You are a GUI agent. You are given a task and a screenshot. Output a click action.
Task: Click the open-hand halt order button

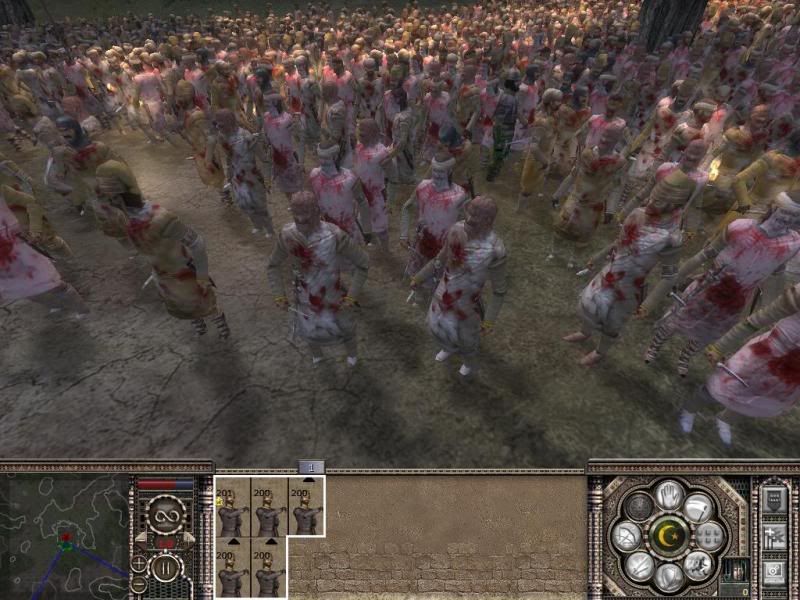pyautogui.click(x=668, y=495)
